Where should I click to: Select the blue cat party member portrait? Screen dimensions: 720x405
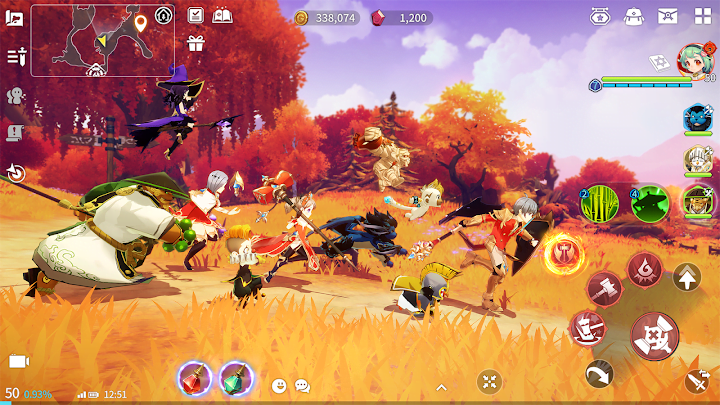tap(697, 118)
